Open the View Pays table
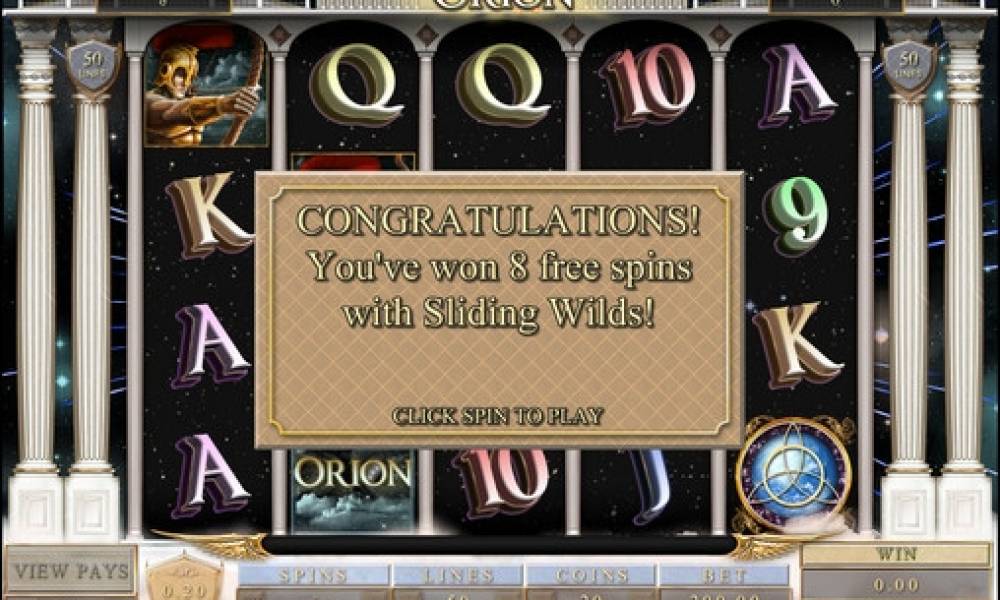Viewport: 1000px width, 600px height. [x=70, y=572]
